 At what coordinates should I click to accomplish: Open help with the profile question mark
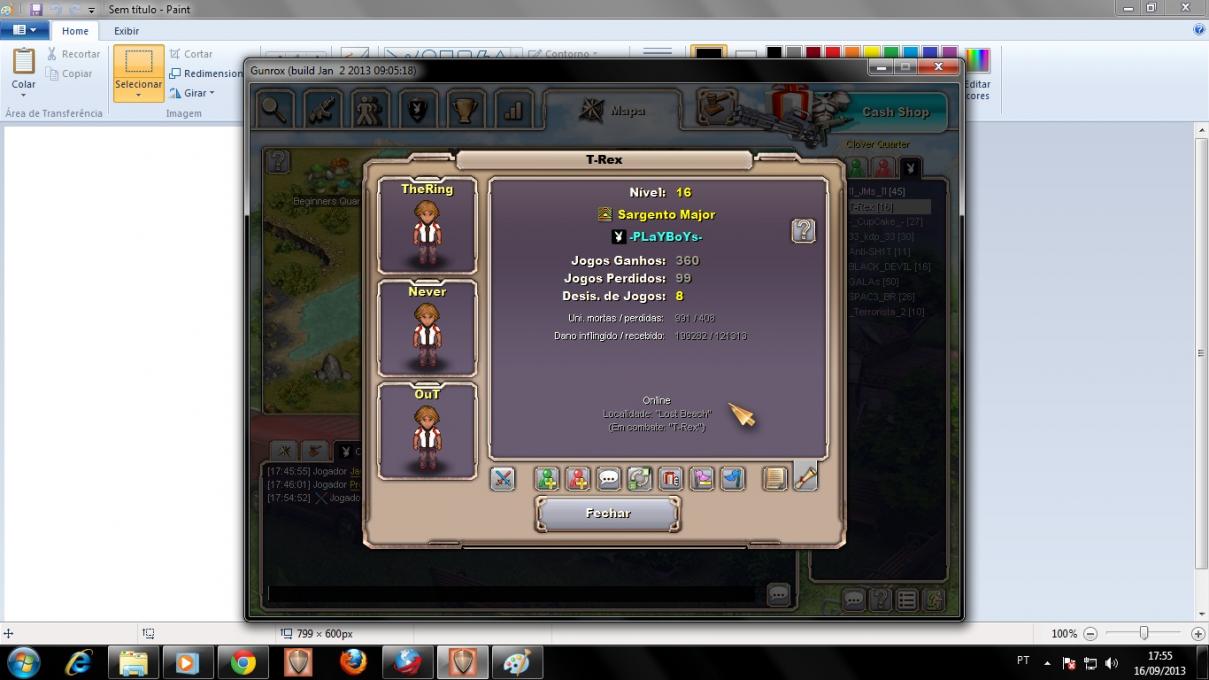click(803, 231)
